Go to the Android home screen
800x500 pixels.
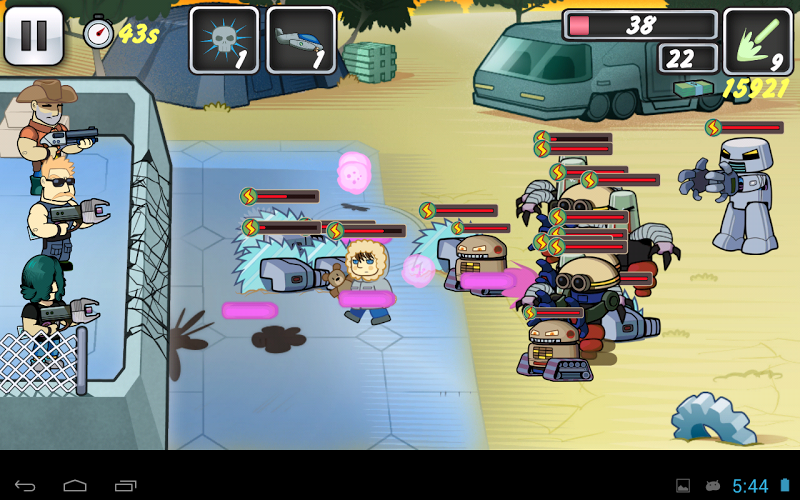[x=75, y=486]
